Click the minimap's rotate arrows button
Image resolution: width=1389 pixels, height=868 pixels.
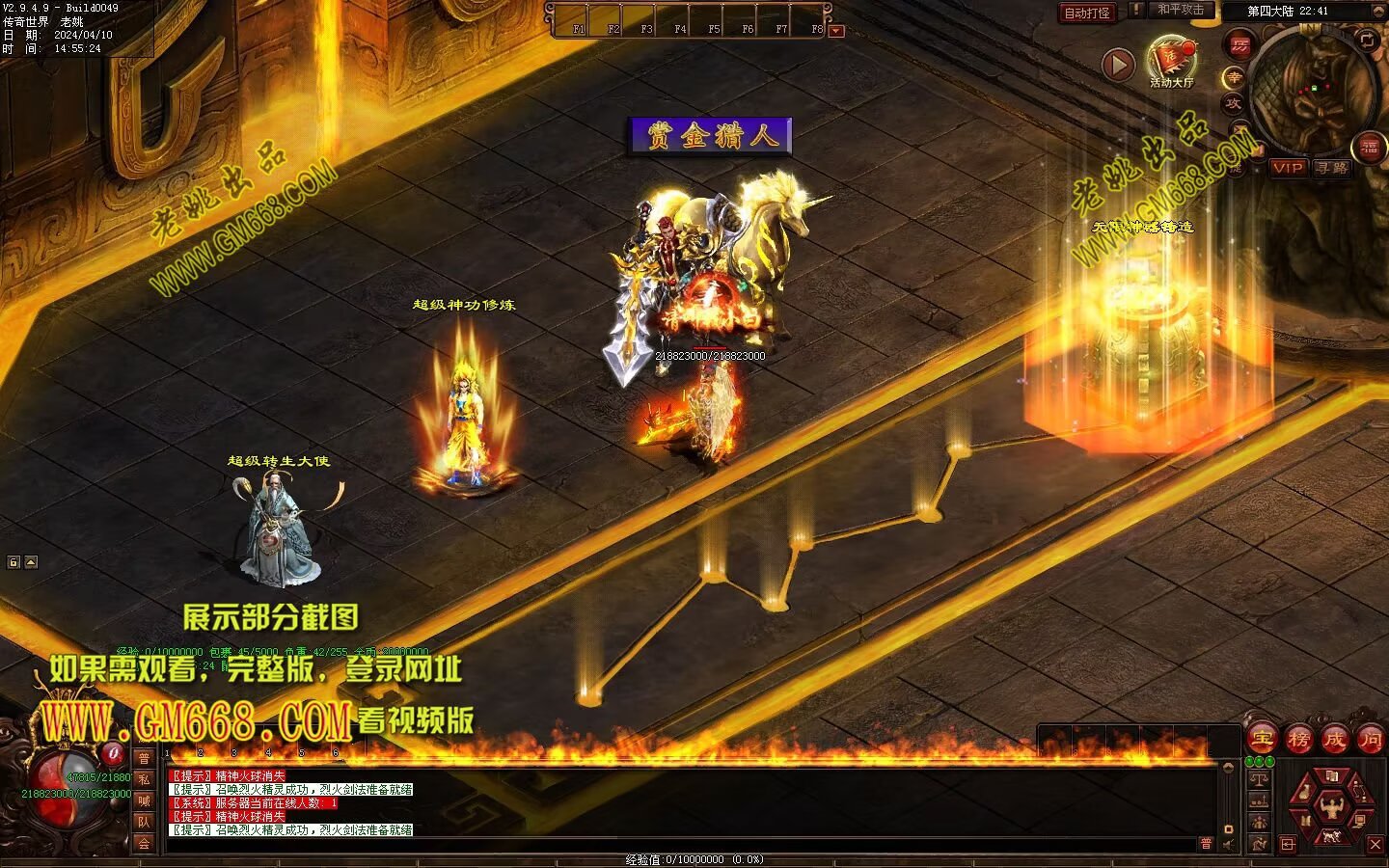[1367, 40]
